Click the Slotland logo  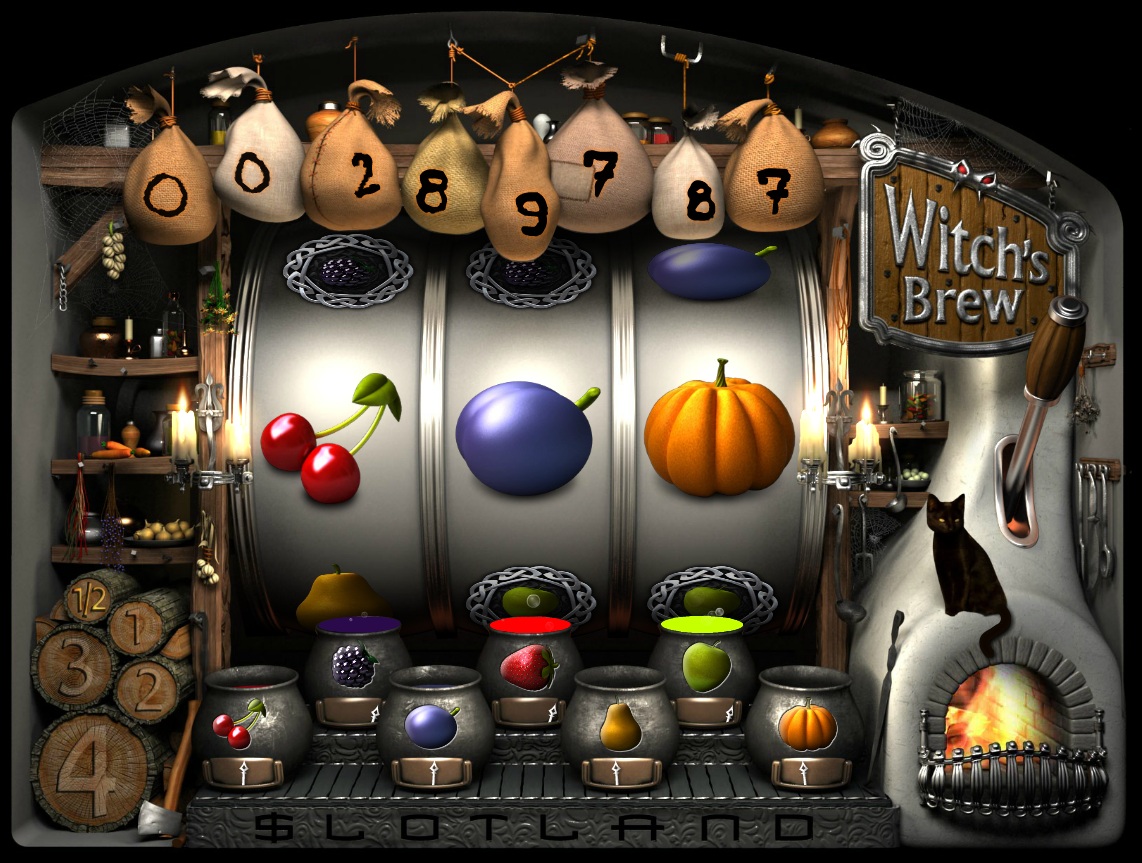(x=535, y=827)
